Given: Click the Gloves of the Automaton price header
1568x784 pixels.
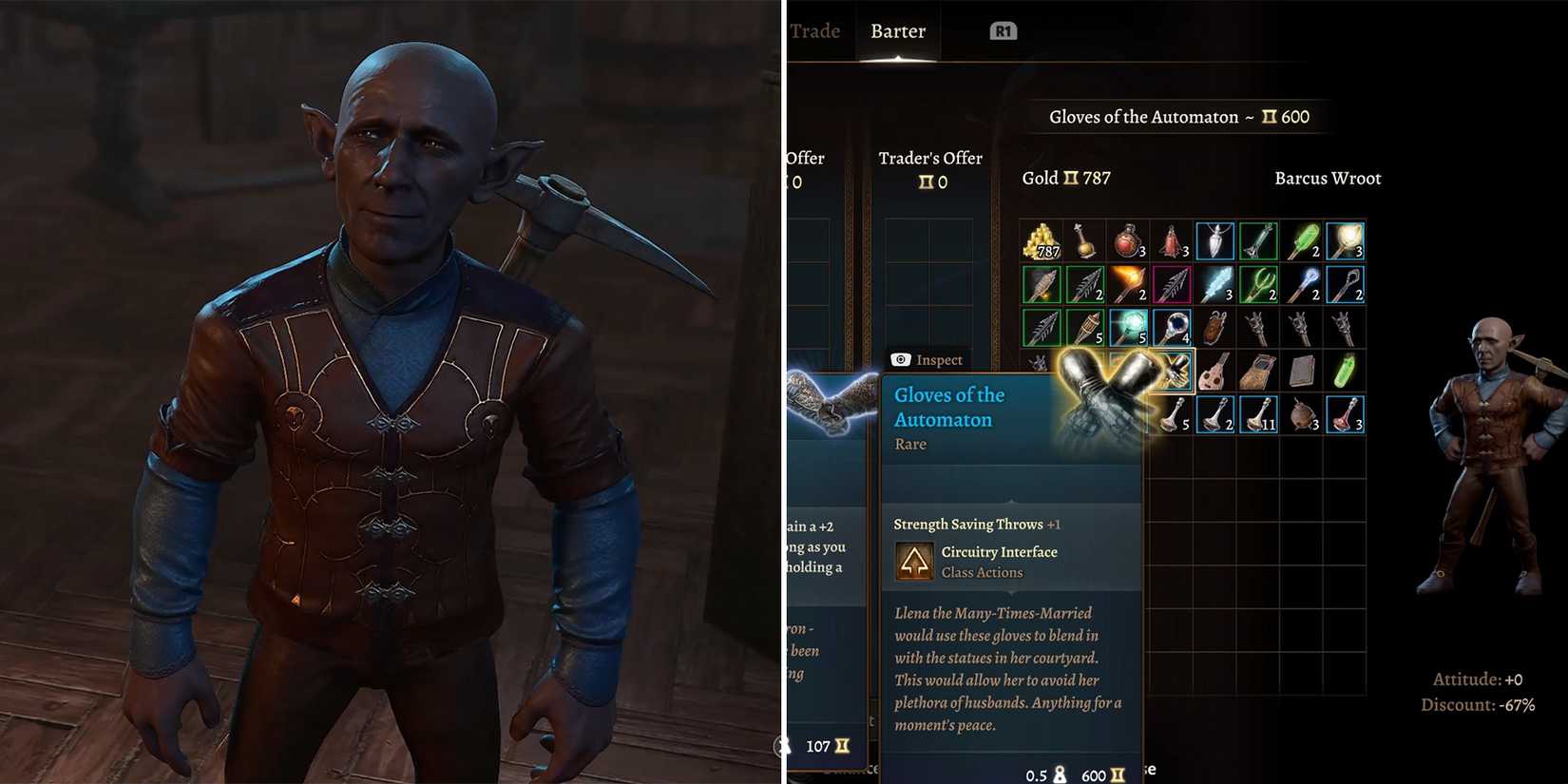Looking at the screenshot, I should [1178, 116].
